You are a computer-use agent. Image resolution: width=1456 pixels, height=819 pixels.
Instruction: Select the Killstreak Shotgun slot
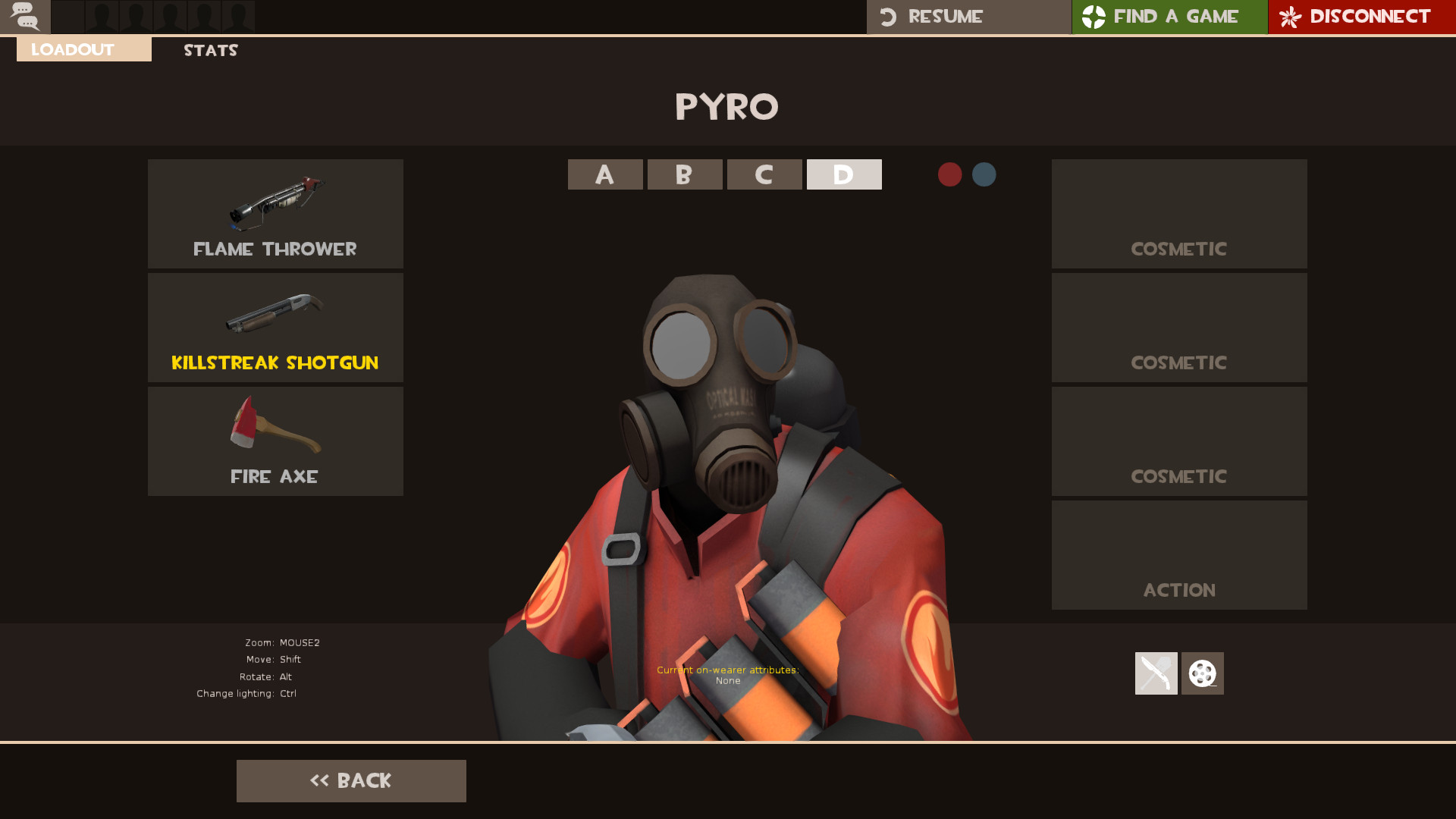[x=275, y=326]
